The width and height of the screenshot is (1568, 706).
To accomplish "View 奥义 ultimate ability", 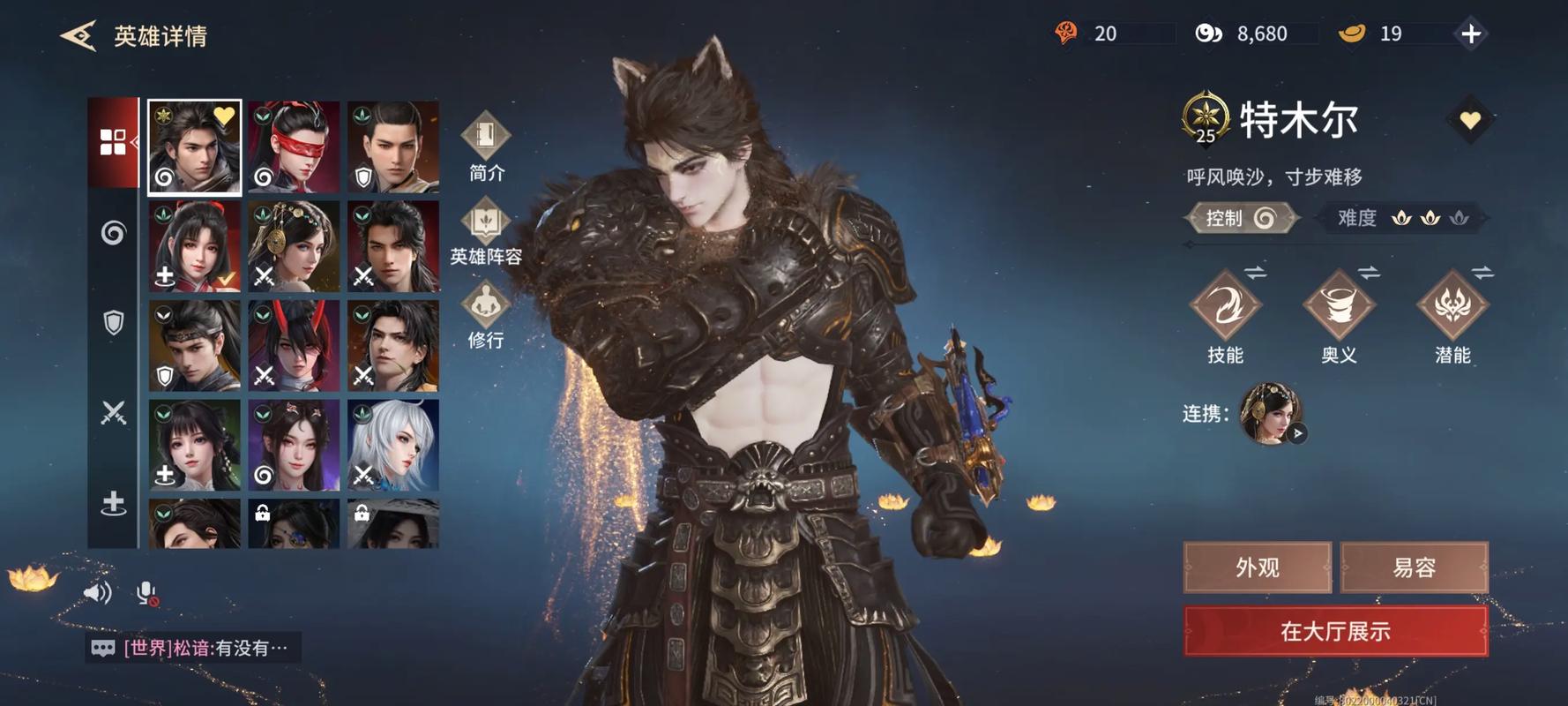I will [1339, 316].
